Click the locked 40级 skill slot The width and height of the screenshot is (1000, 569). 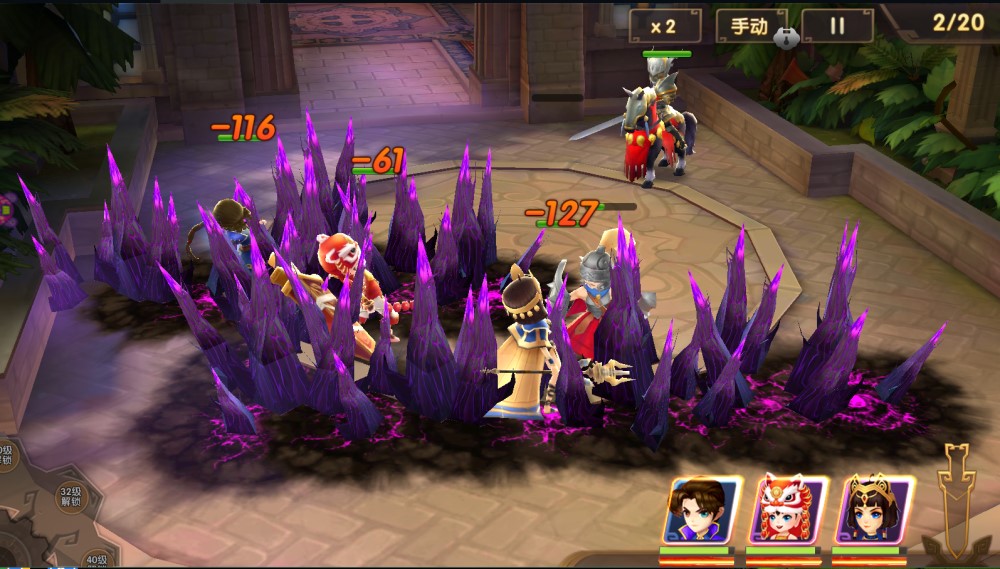point(96,560)
